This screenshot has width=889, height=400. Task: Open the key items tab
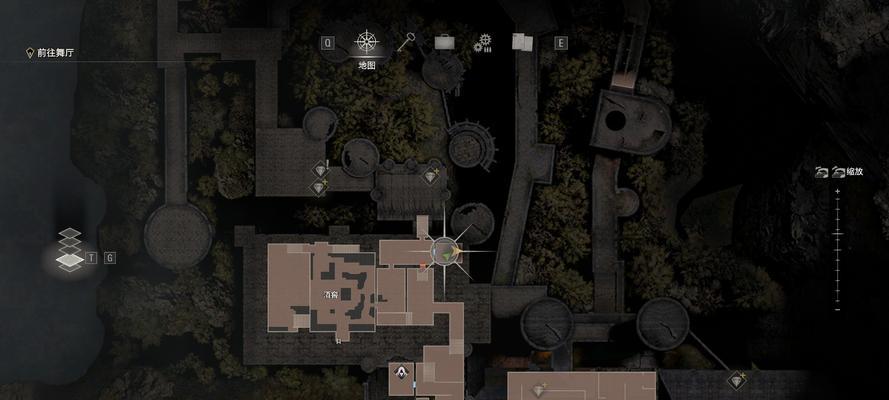click(407, 42)
